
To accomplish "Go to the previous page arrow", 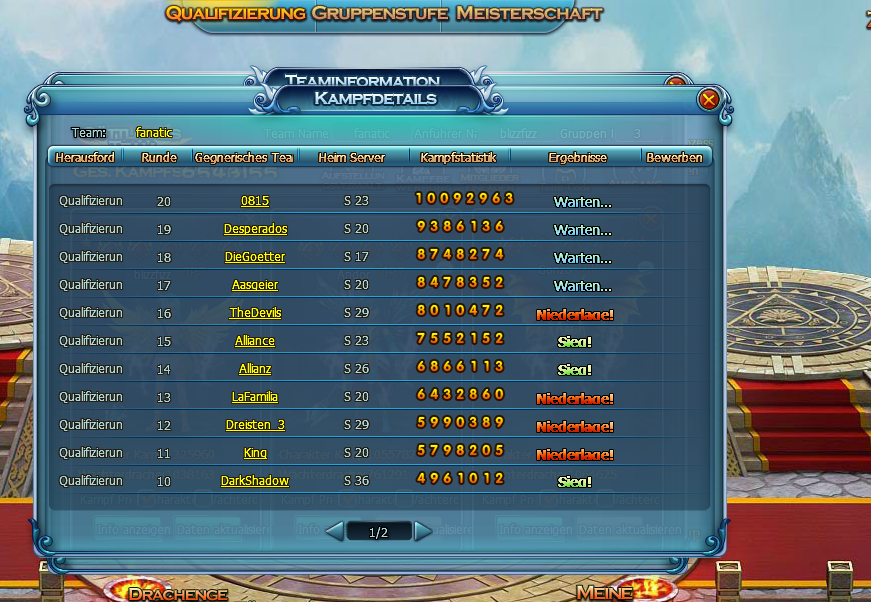I will click(335, 531).
